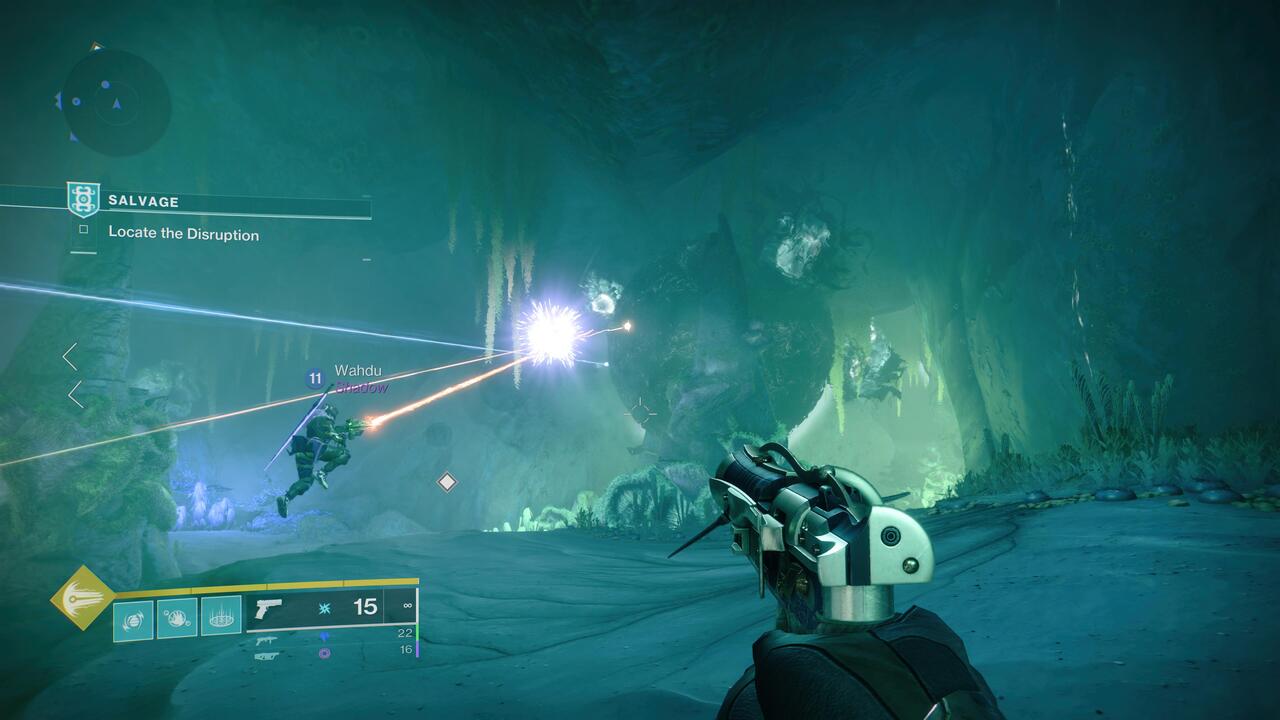Toggle the kinetic ammo element symbol
This screenshot has width=1280, height=720.
tap(323, 607)
